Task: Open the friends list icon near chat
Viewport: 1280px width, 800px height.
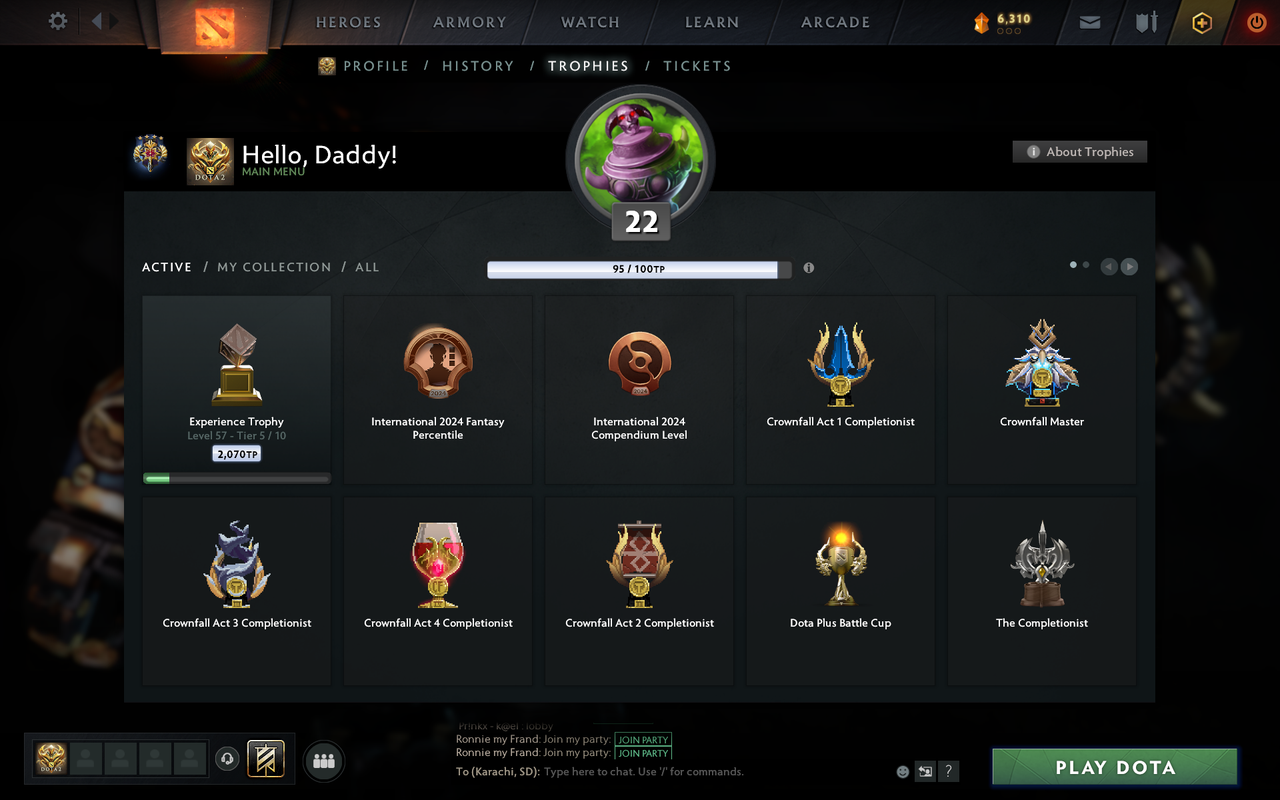Action: [x=323, y=760]
